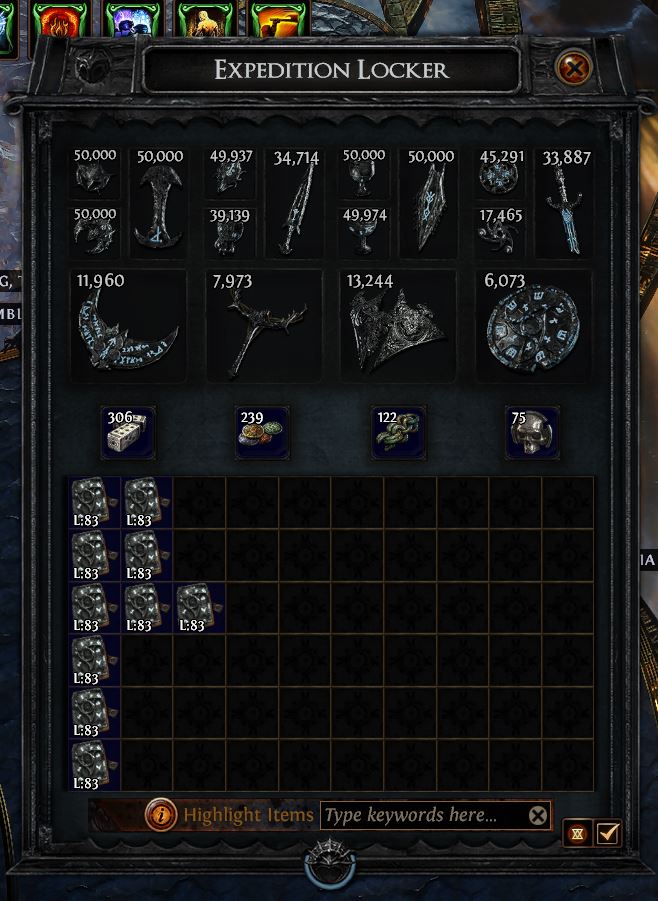Select the skull medallion stack of 75
The width and height of the screenshot is (658, 901).
(532, 432)
